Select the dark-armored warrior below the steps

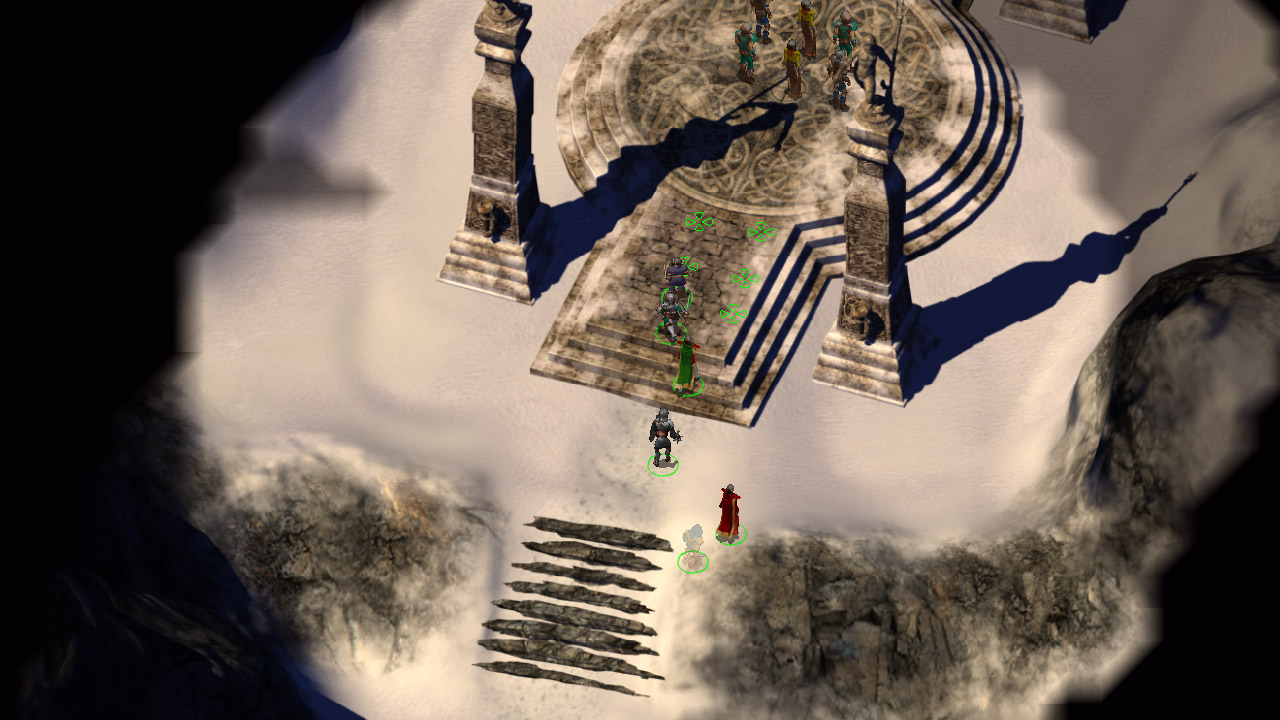click(x=663, y=438)
